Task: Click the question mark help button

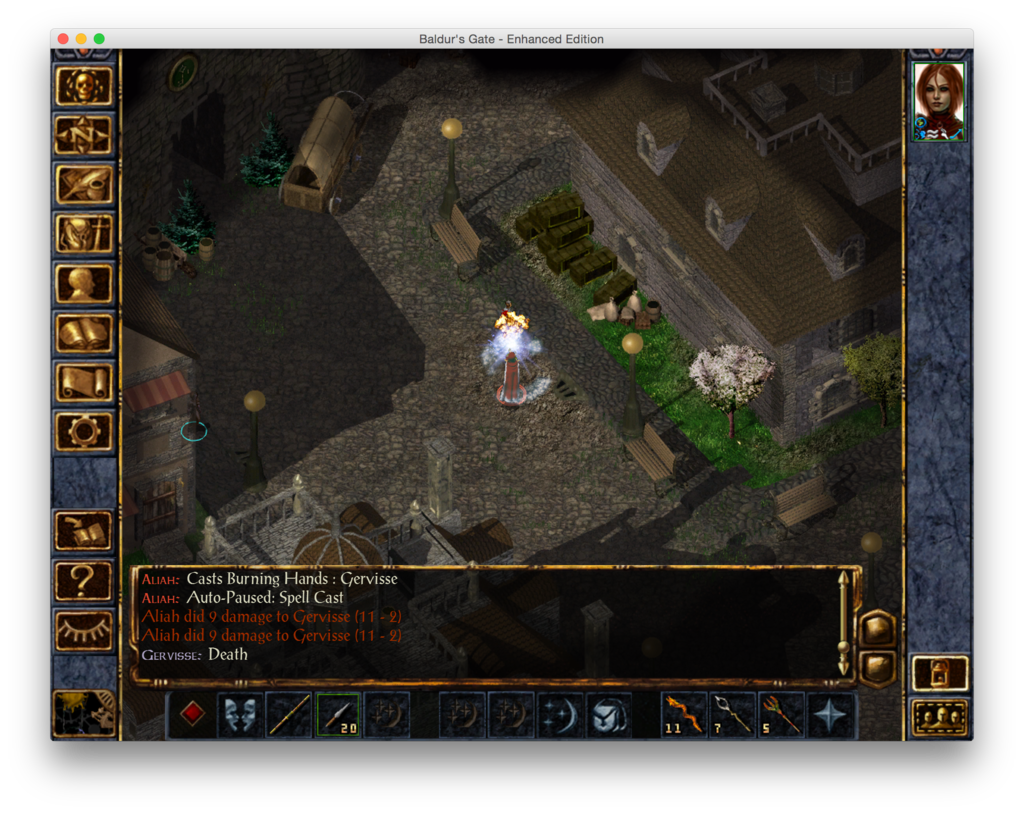Action: 84,580
